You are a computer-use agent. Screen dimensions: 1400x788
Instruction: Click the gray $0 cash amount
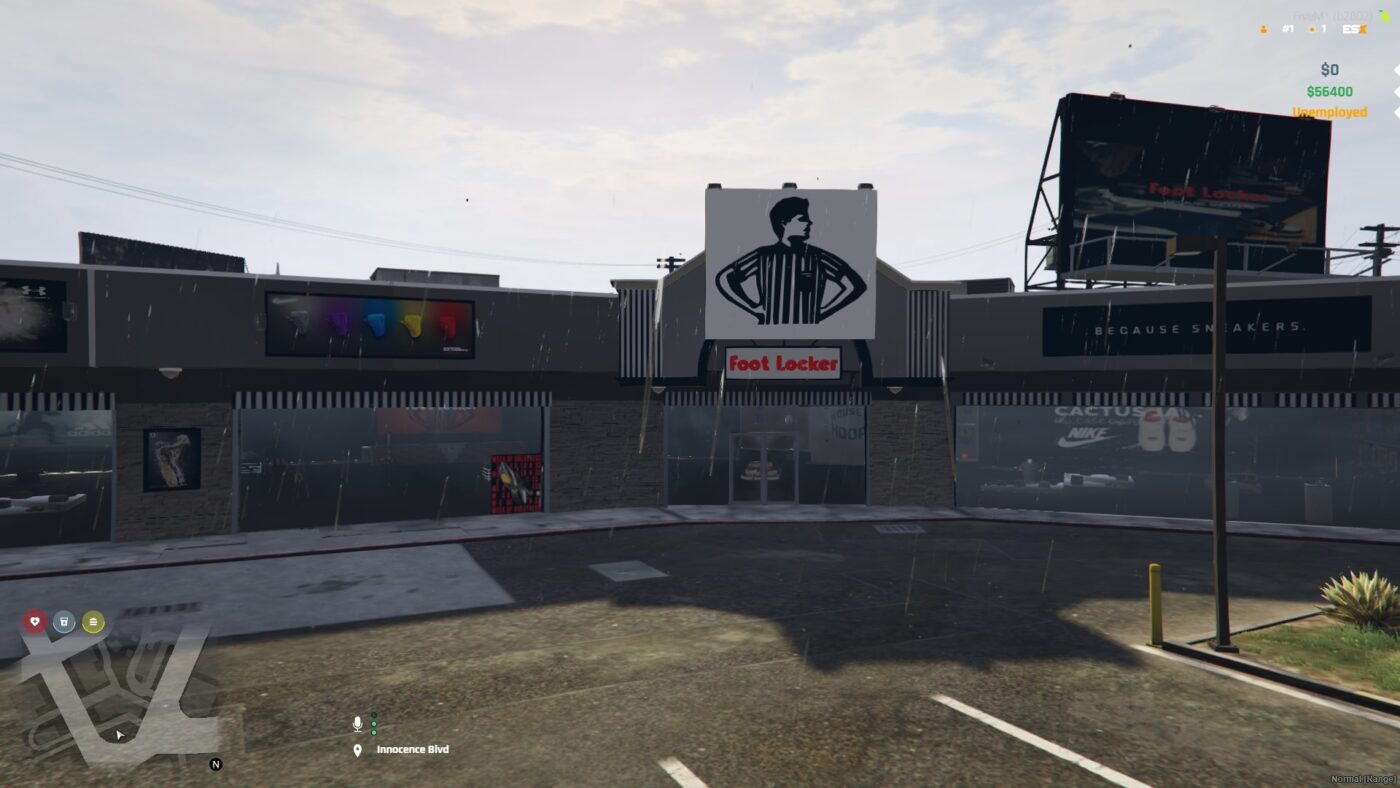point(1329,69)
